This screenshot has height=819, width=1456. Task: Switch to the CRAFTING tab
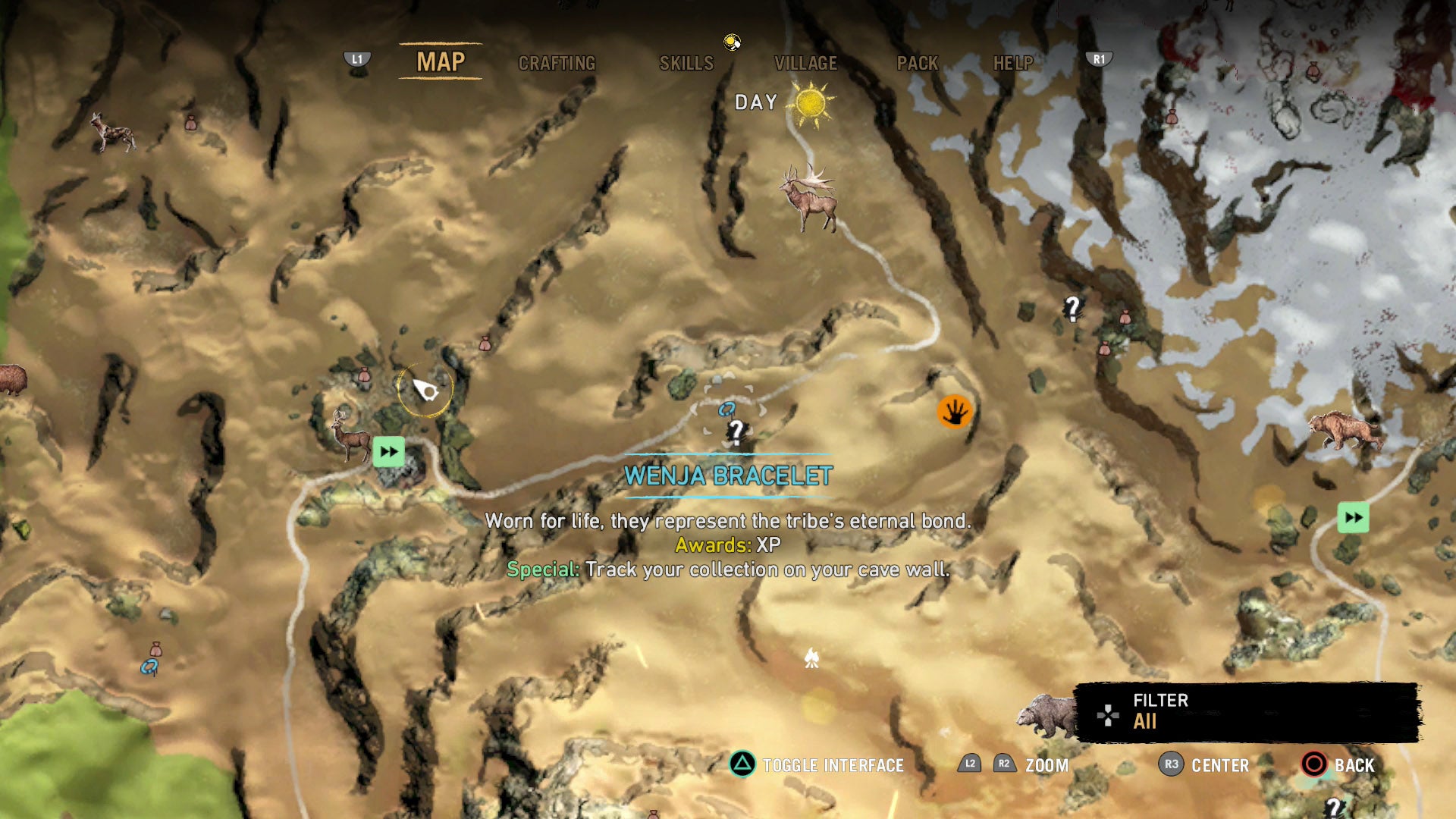pos(557,64)
